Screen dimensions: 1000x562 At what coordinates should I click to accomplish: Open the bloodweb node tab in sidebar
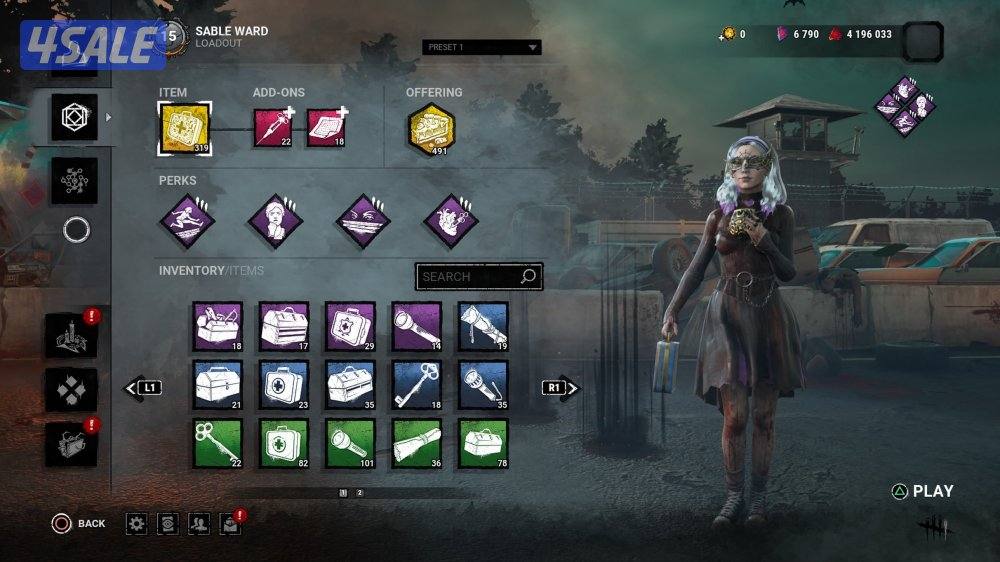point(75,181)
